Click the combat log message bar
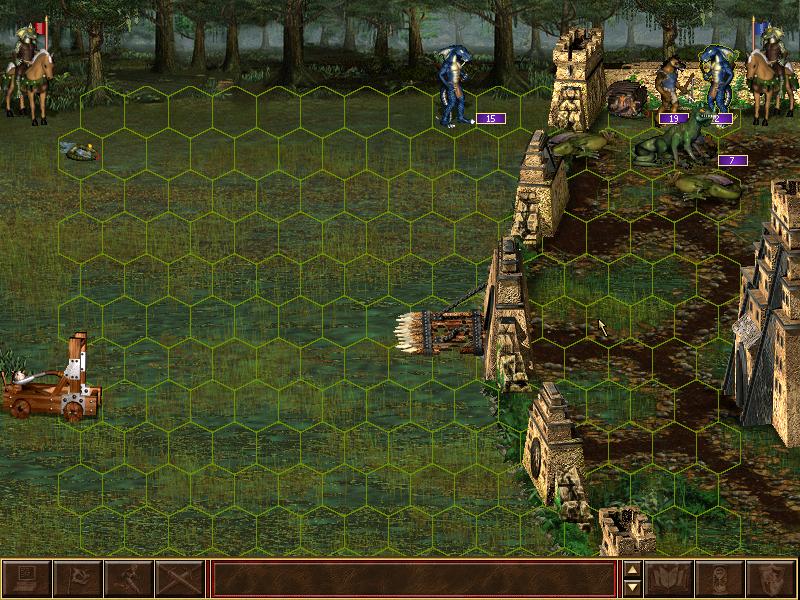The width and height of the screenshot is (800, 600). (x=413, y=579)
